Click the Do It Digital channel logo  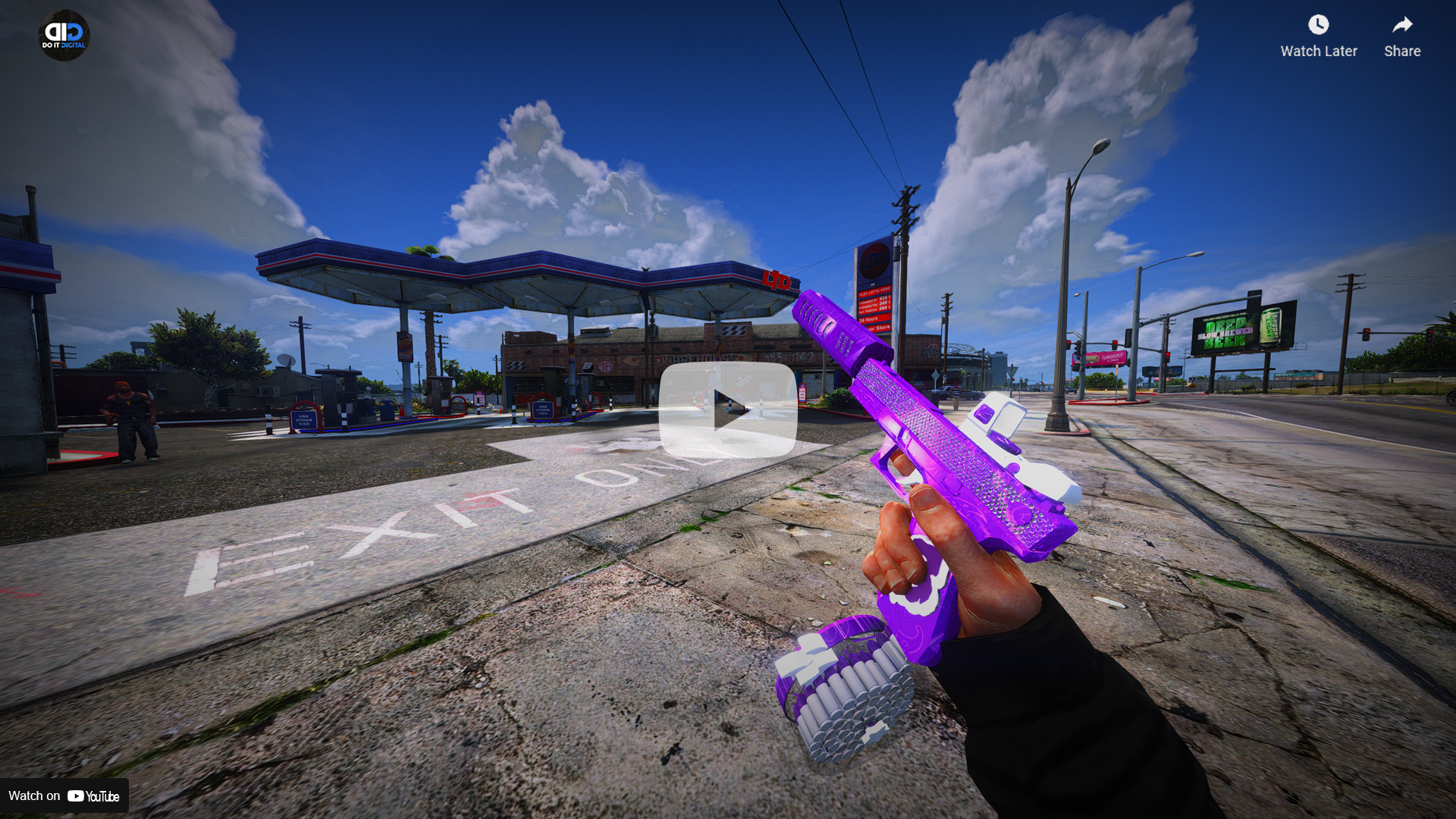tap(64, 34)
